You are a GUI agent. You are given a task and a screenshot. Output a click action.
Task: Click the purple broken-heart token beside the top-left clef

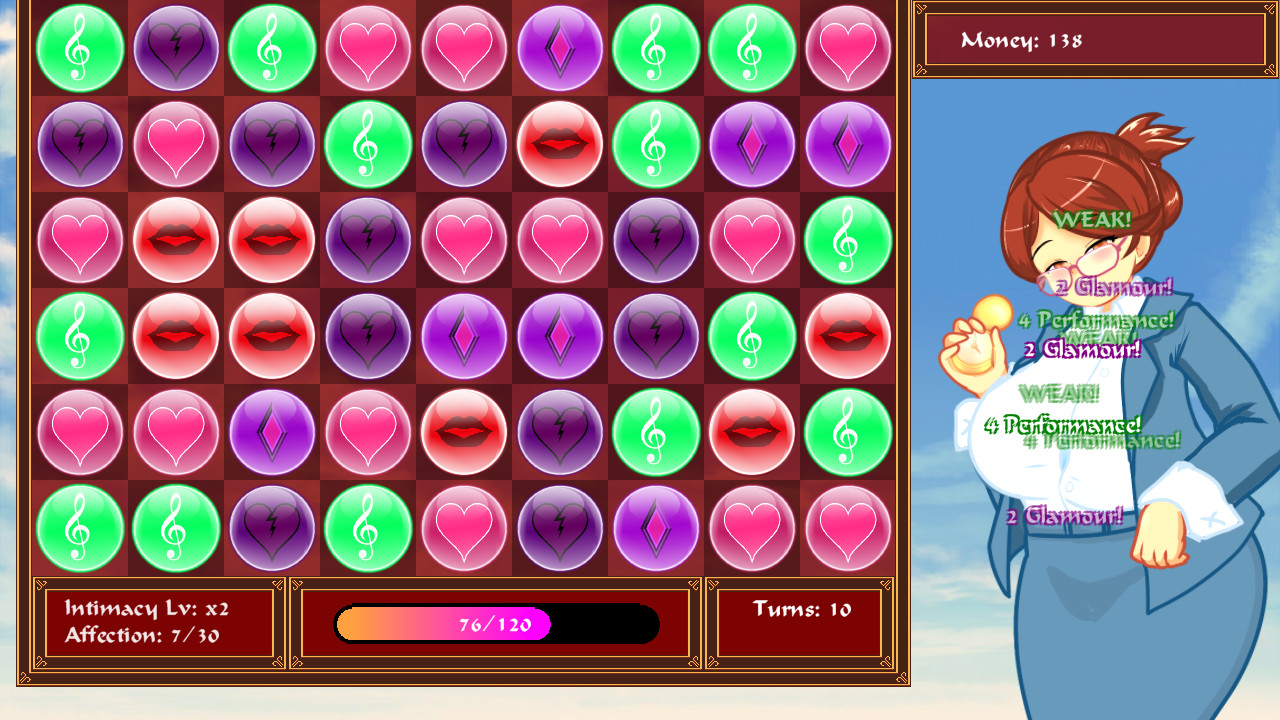(x=176, y=48)
